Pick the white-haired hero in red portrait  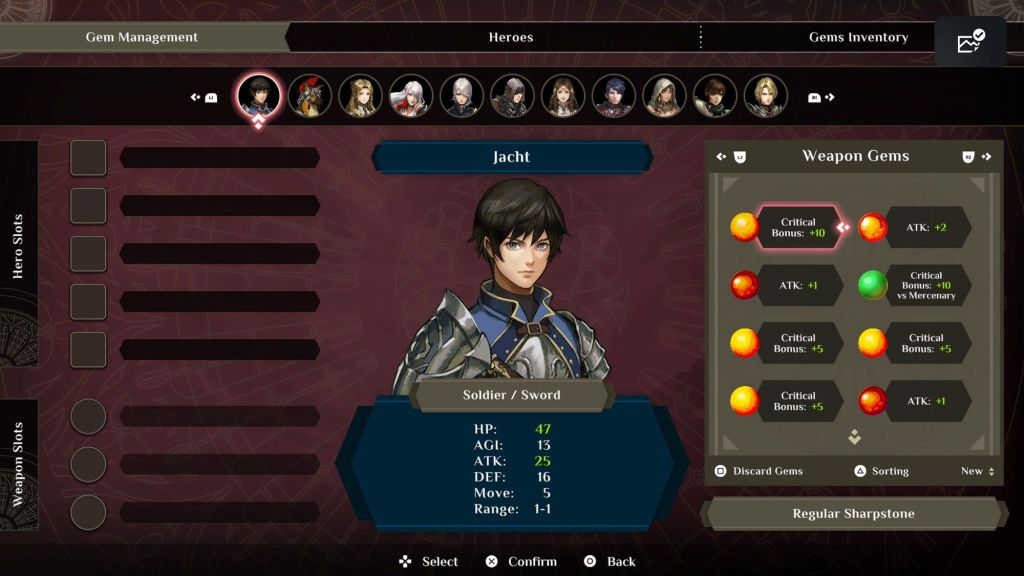(x=411, y=96)
